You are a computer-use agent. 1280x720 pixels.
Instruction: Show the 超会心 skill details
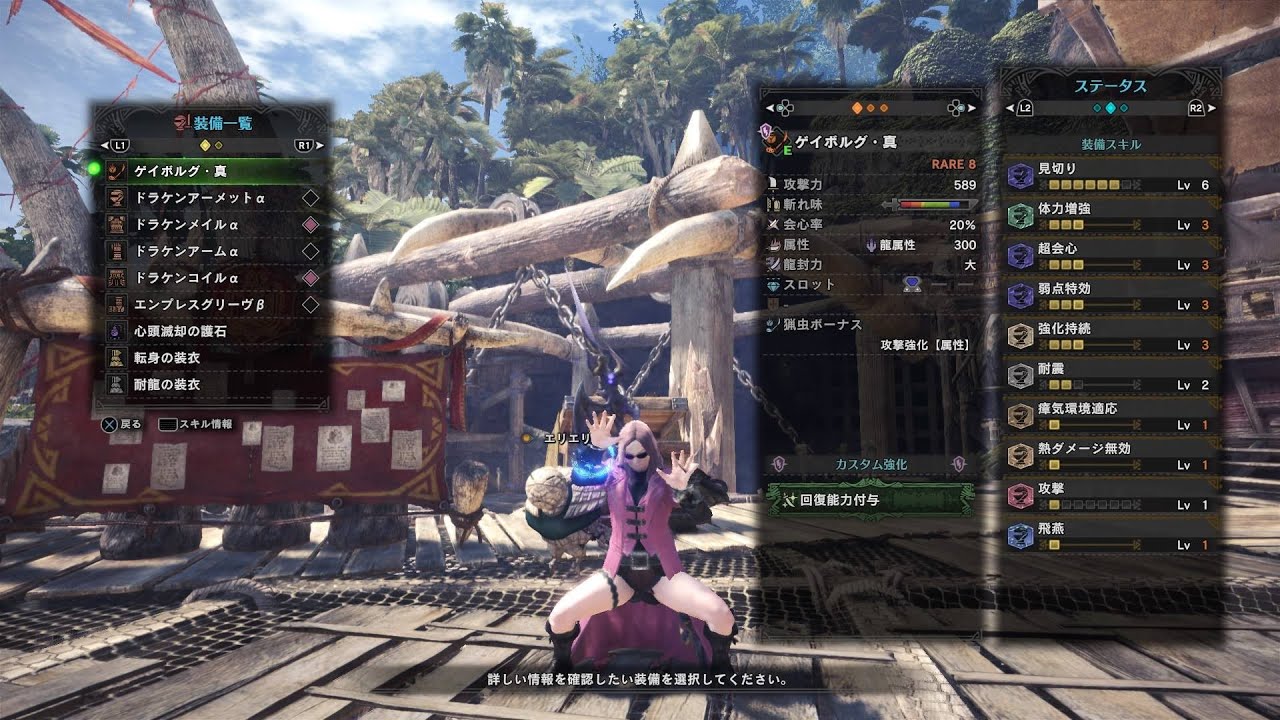click(1112, 257)
